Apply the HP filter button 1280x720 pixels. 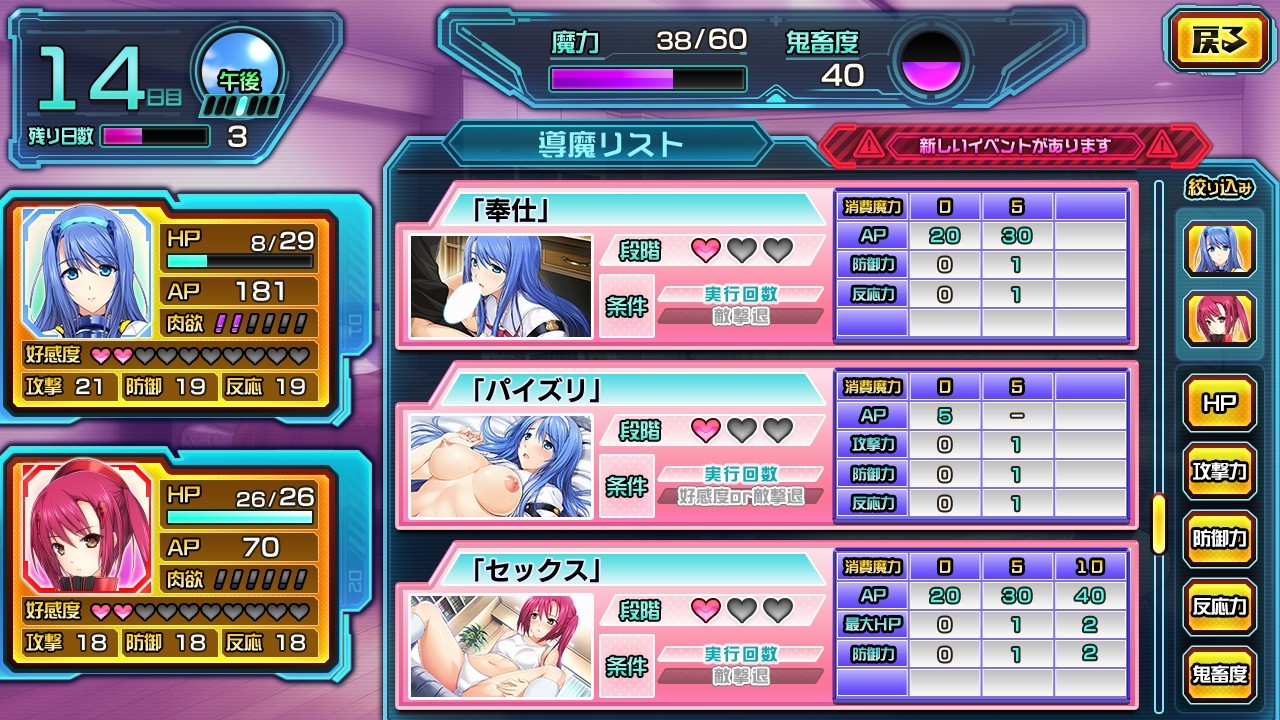coord(1219,403)
